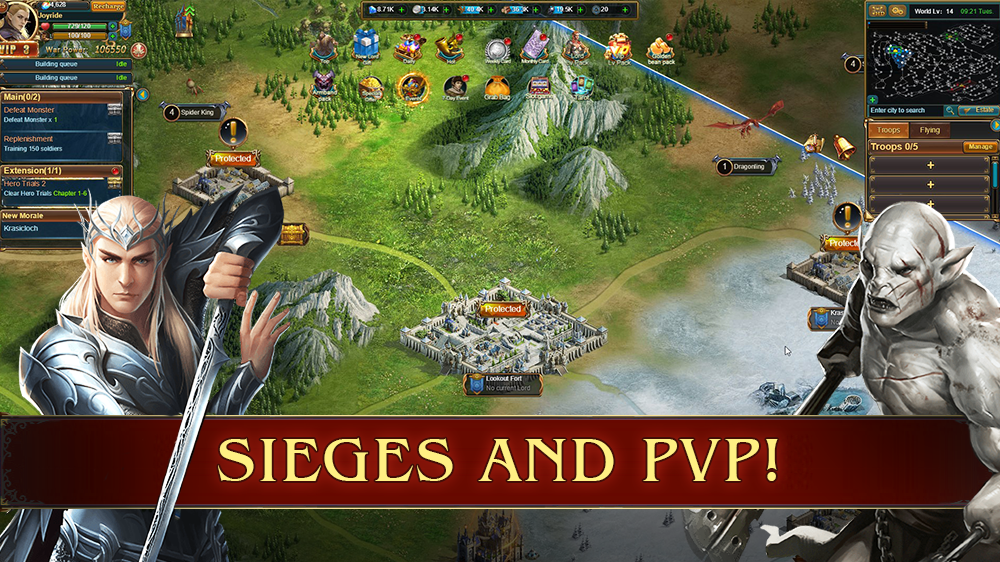Open the VIP 3 badge
Viewport: 1000px width, 562px height.
19,48
